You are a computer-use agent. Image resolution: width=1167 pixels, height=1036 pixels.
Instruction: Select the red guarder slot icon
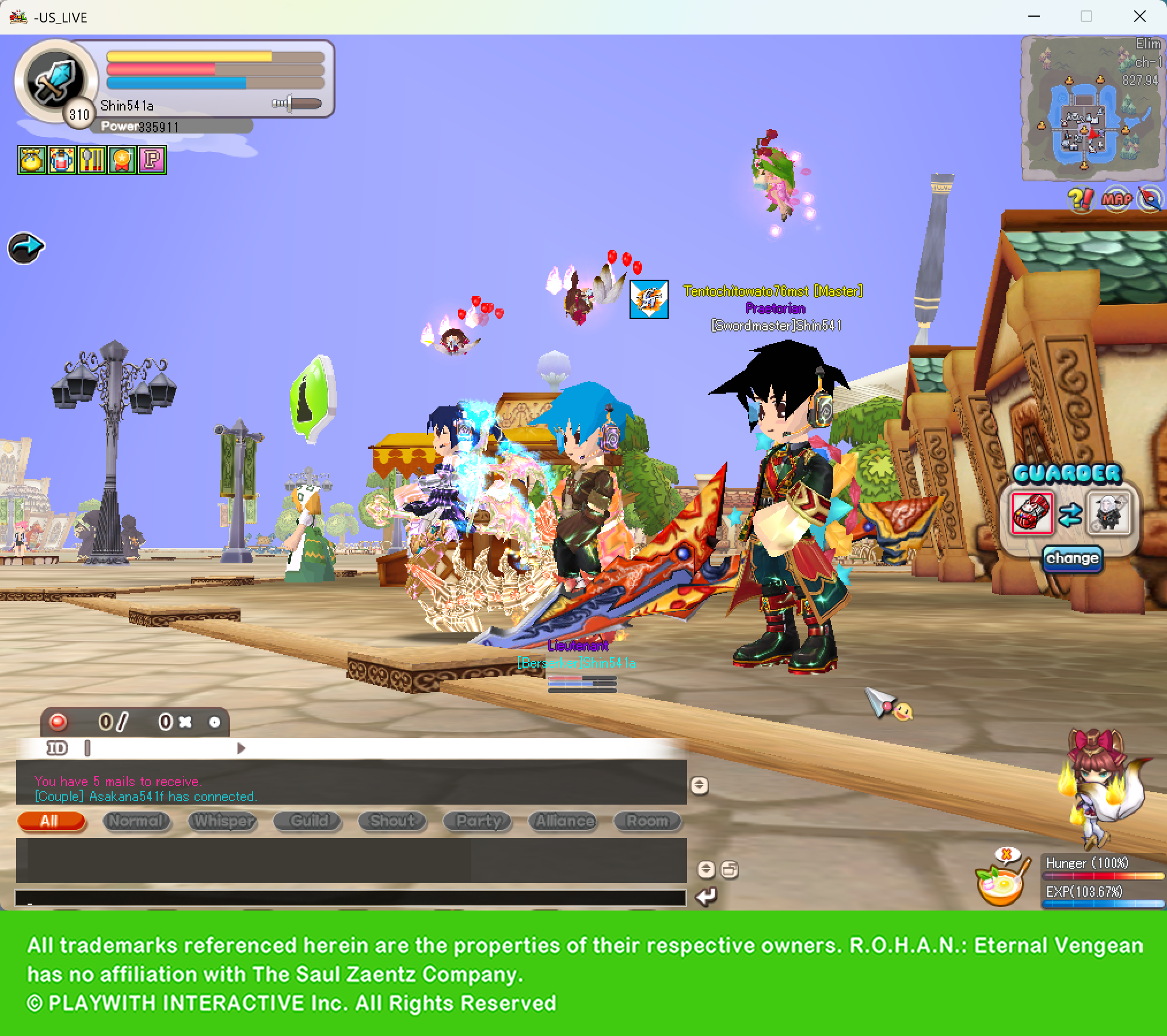pos(1032,513)
